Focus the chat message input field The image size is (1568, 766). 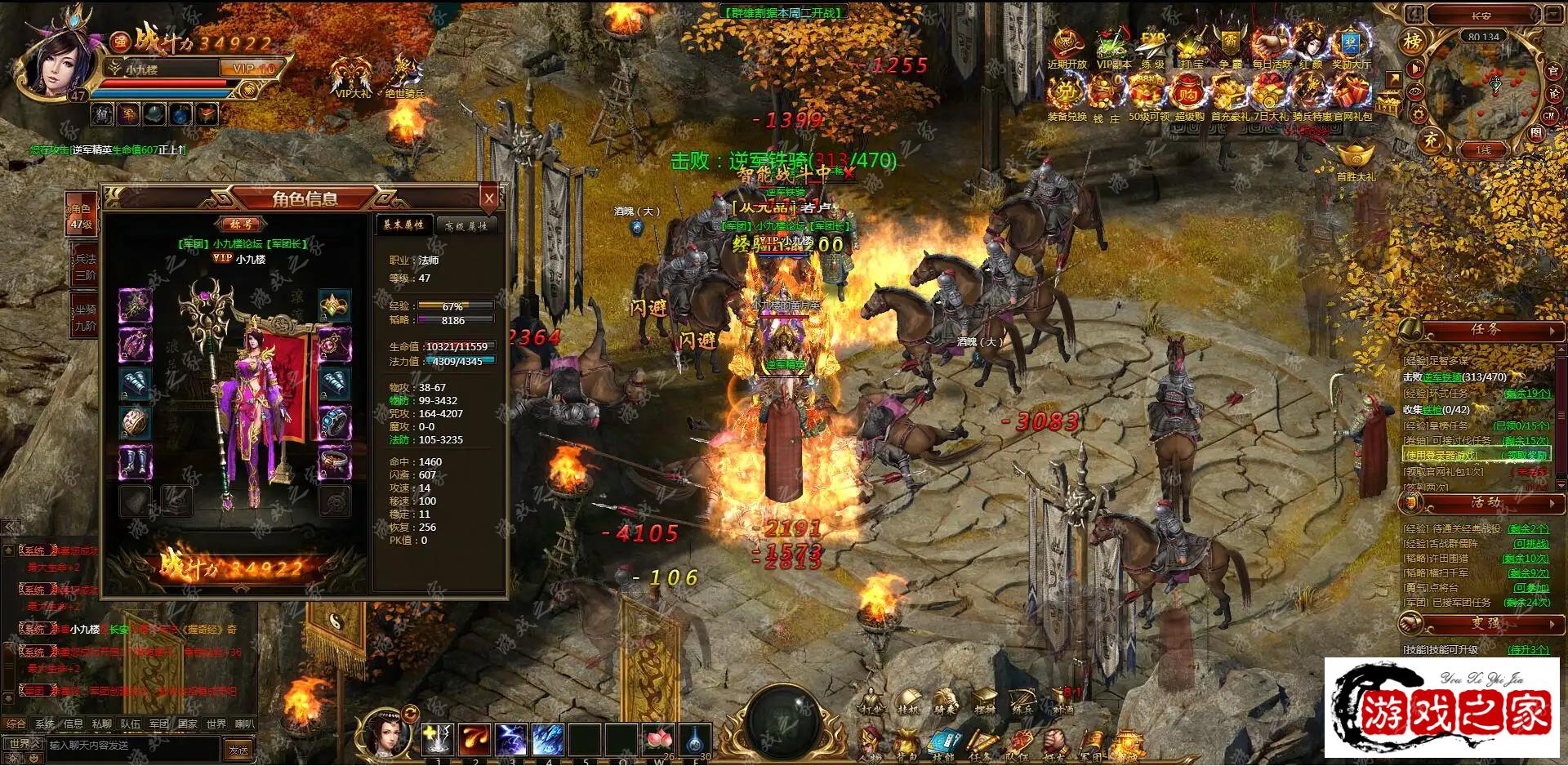point(131,746)
